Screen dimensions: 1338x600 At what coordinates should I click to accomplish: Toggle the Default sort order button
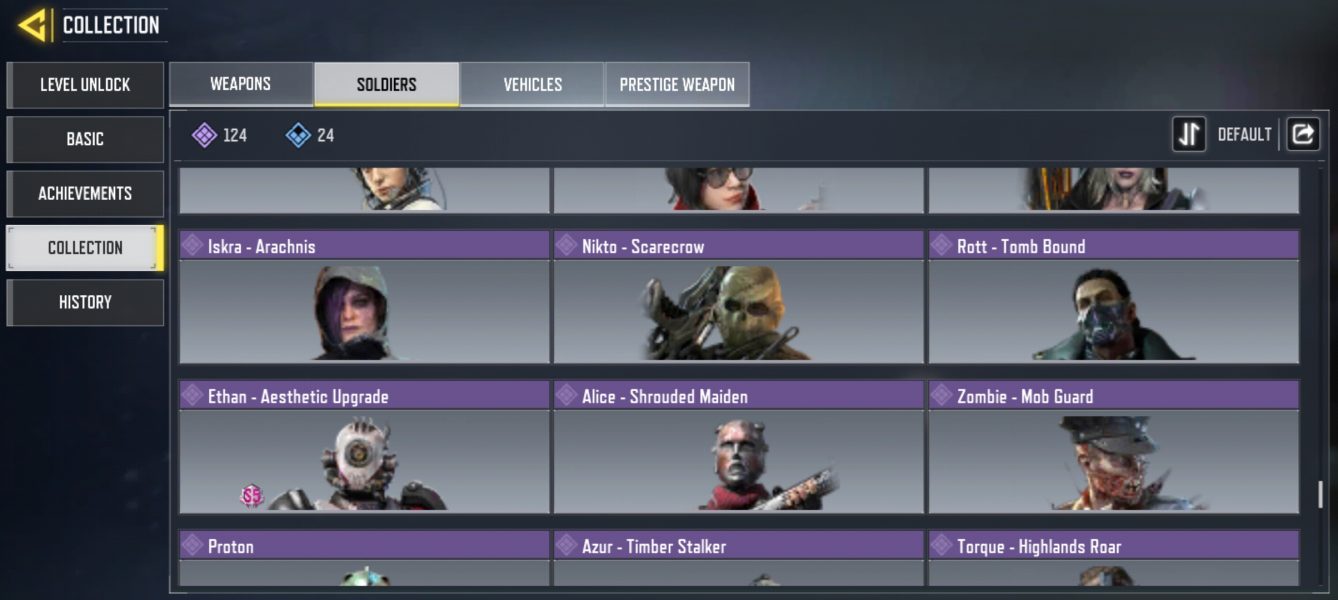tap(1189, 134)
